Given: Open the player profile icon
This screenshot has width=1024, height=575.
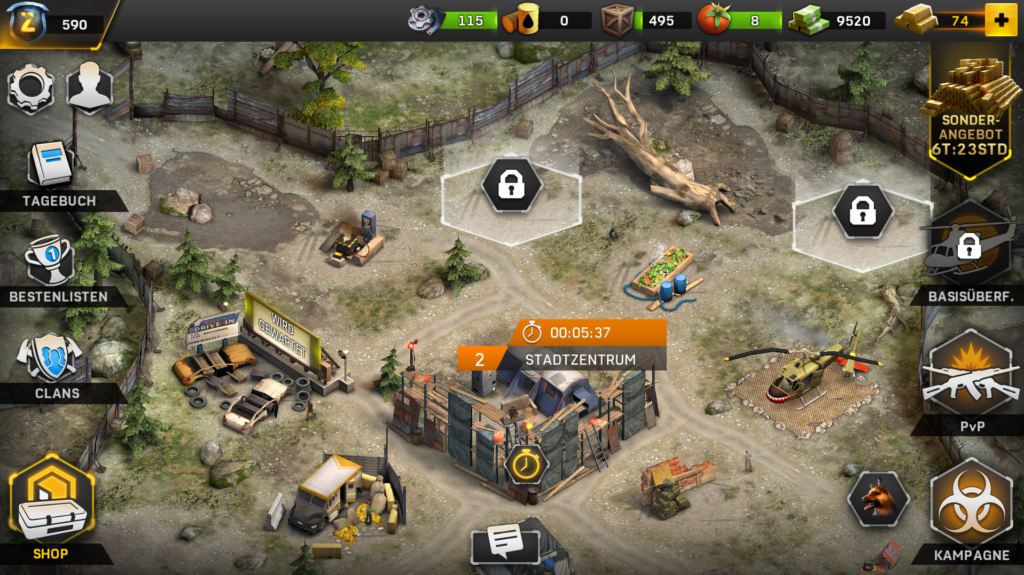Looking at the screenshot, I should point(89,88).
